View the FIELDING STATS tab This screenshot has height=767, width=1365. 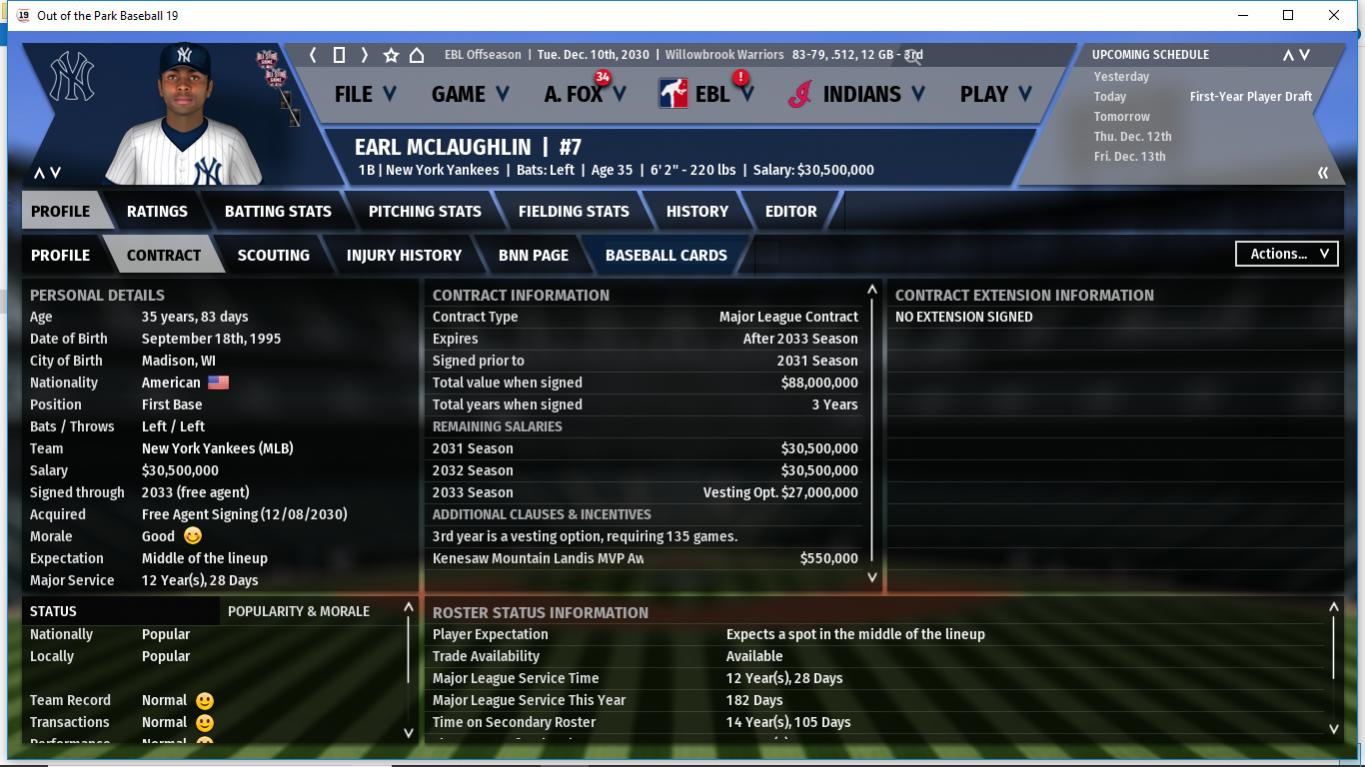574,211
